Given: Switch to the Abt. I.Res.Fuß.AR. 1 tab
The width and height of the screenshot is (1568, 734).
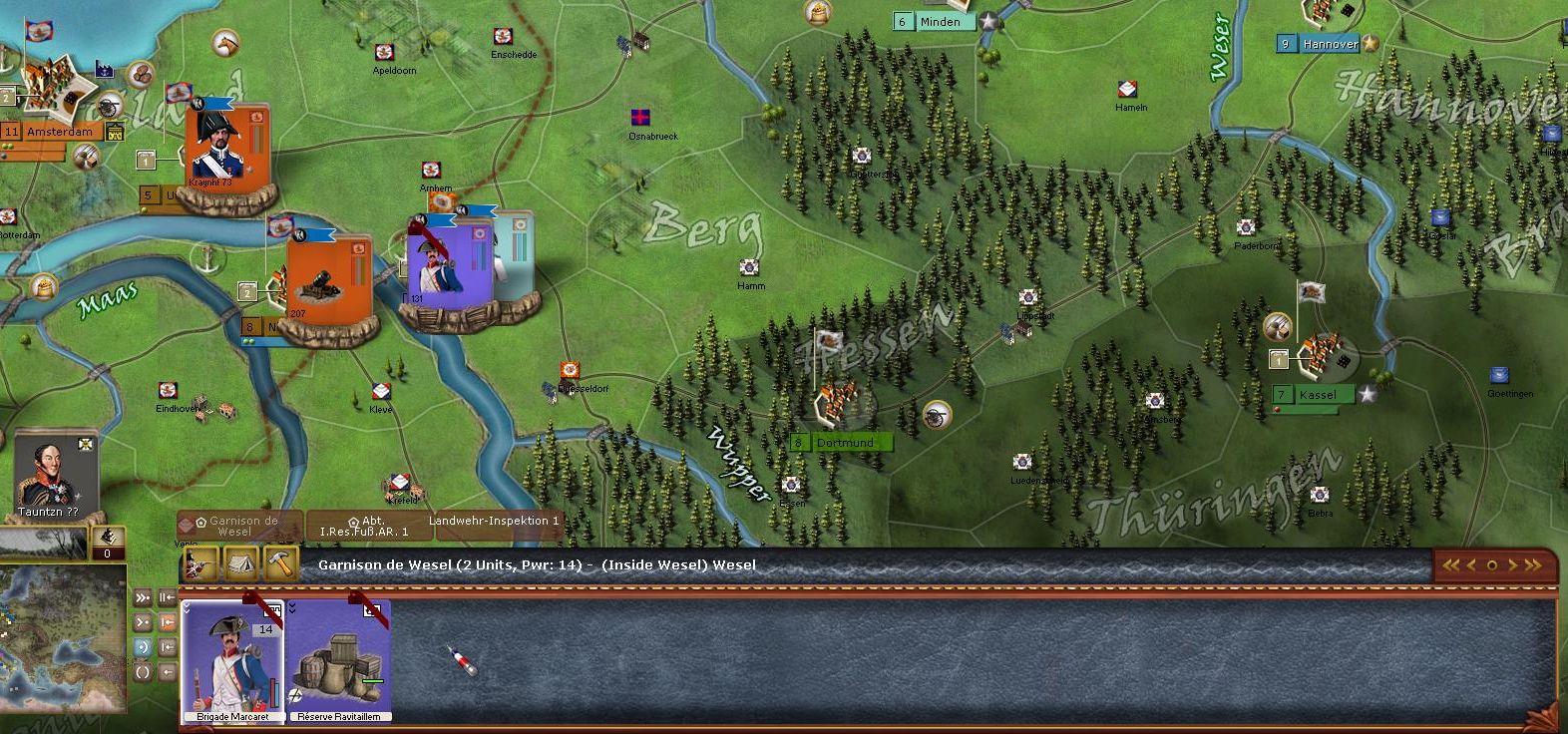Looking at the screenshot, I should pos(366,526).
